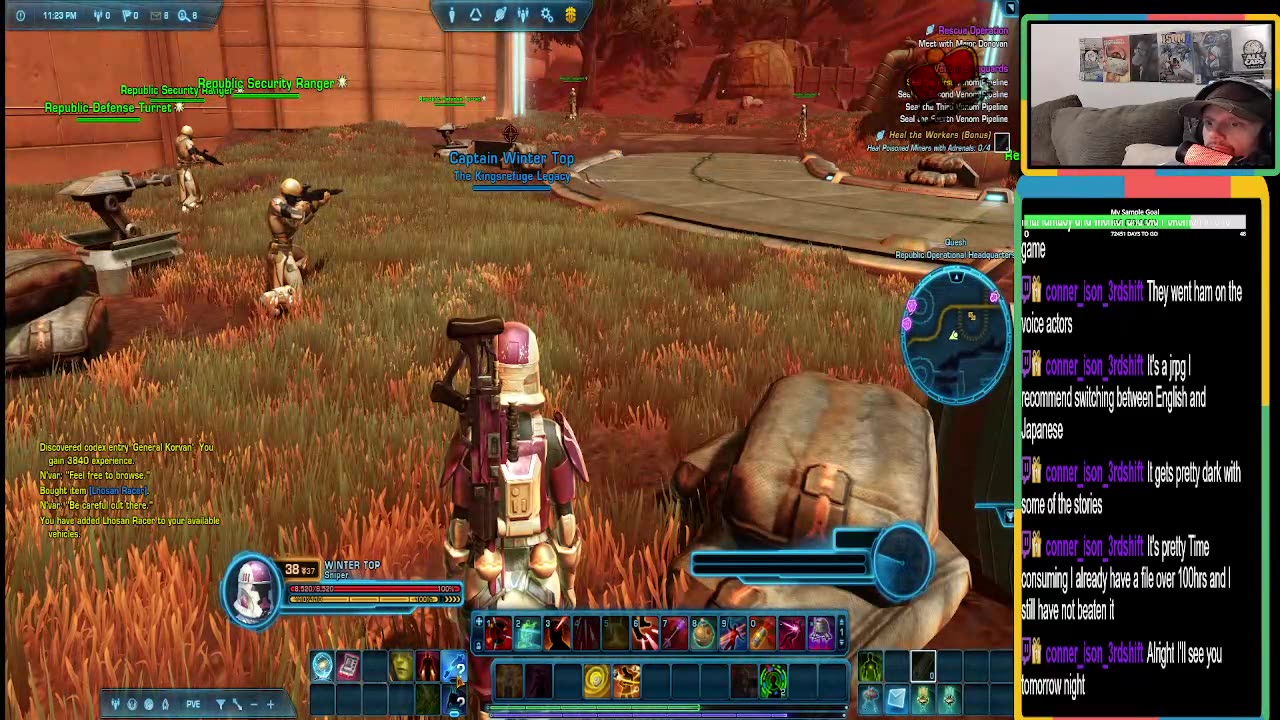This screenshot has width=1280, height=720.
Task: Toggle the PVE flag button
Action: point(193,704)
